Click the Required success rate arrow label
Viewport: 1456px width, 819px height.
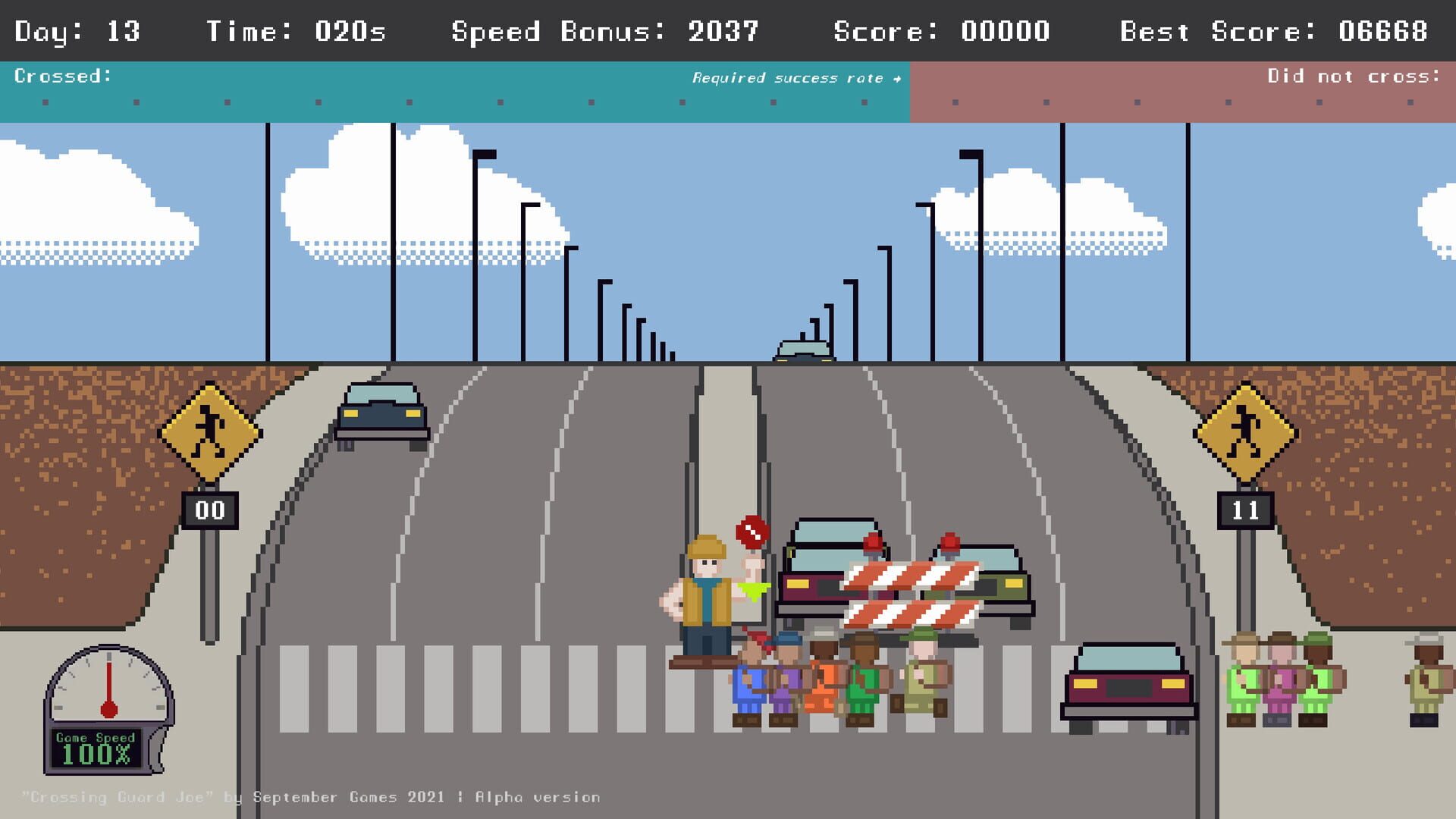click(795, 77)
